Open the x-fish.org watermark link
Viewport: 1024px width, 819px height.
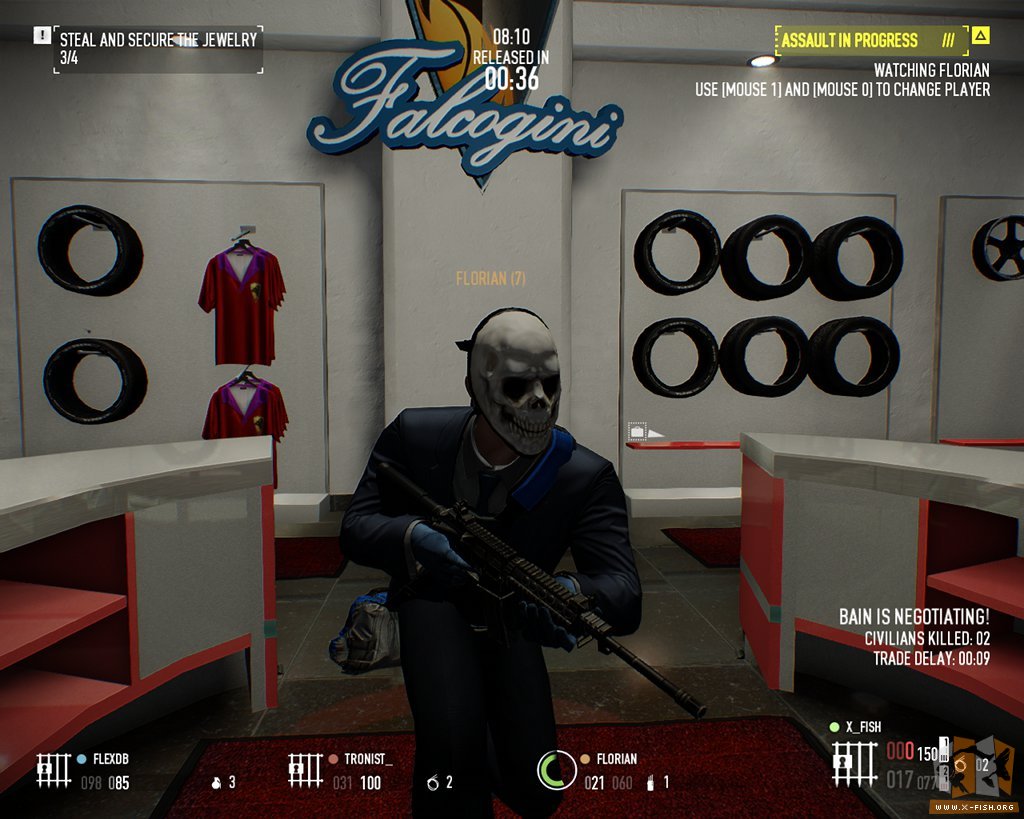(974, 806)
